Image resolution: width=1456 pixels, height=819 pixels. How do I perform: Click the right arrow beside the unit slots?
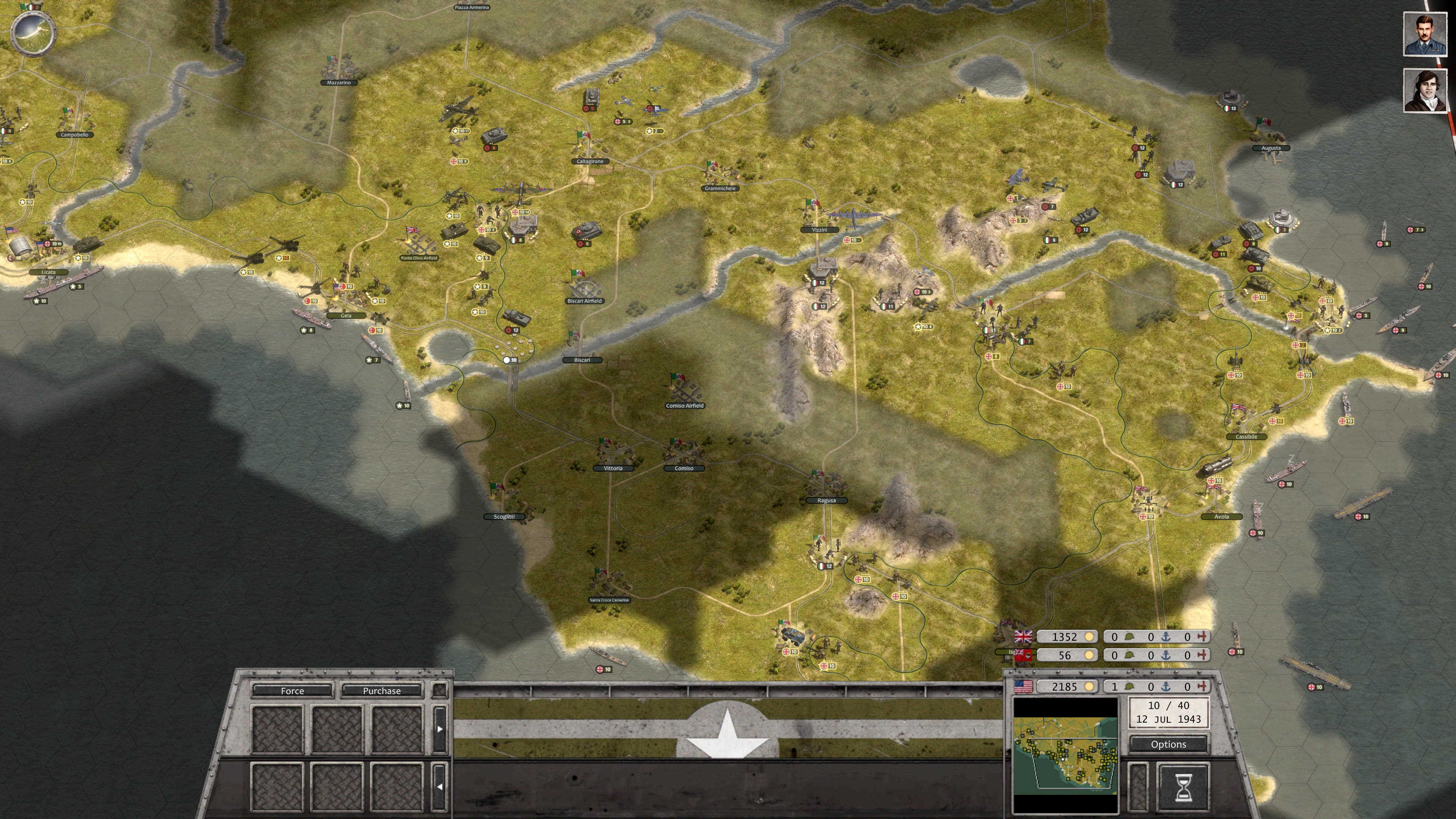(x=440, y=728)
